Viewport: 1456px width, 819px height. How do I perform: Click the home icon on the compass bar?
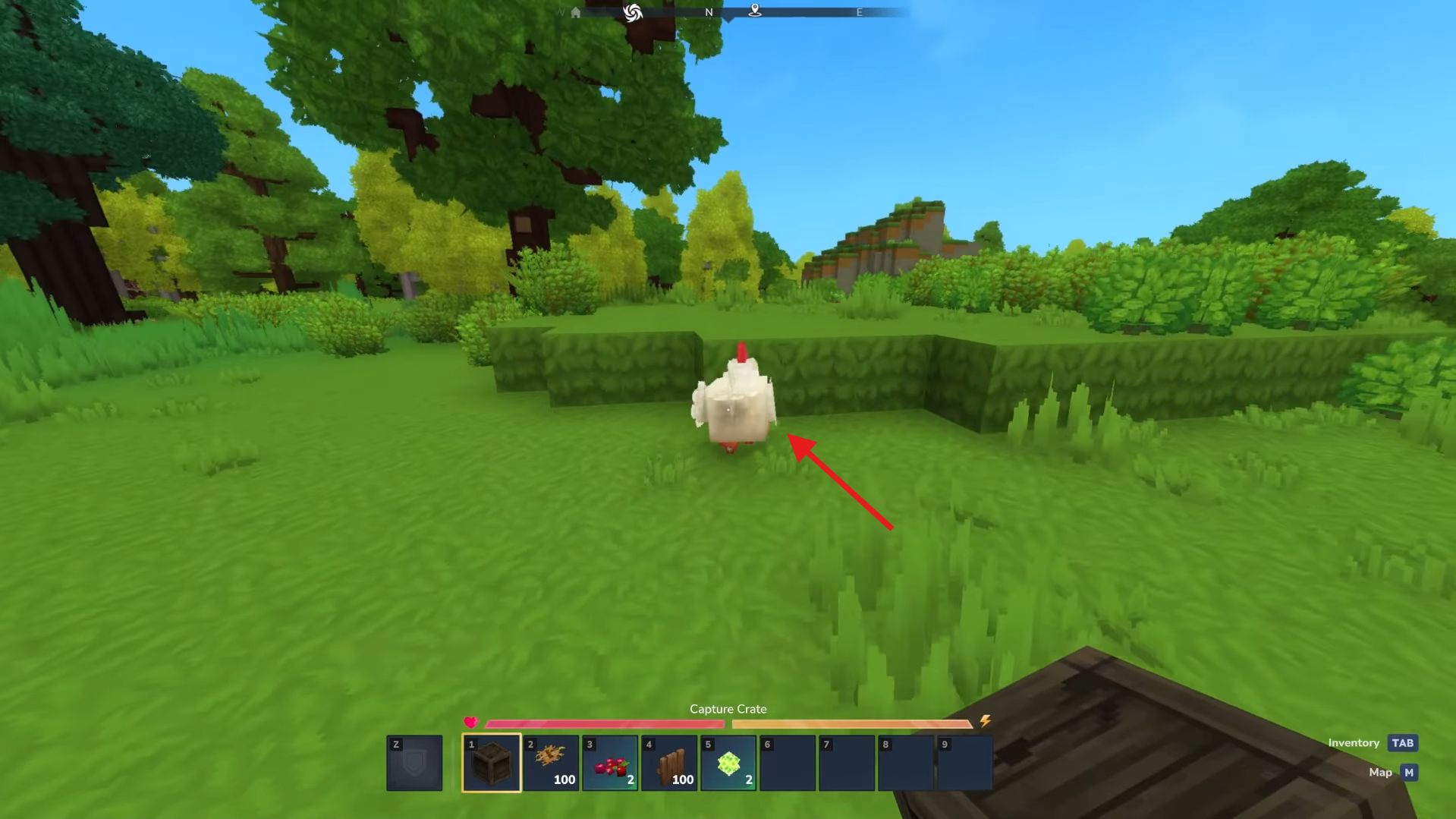click(x=575, y=12)
